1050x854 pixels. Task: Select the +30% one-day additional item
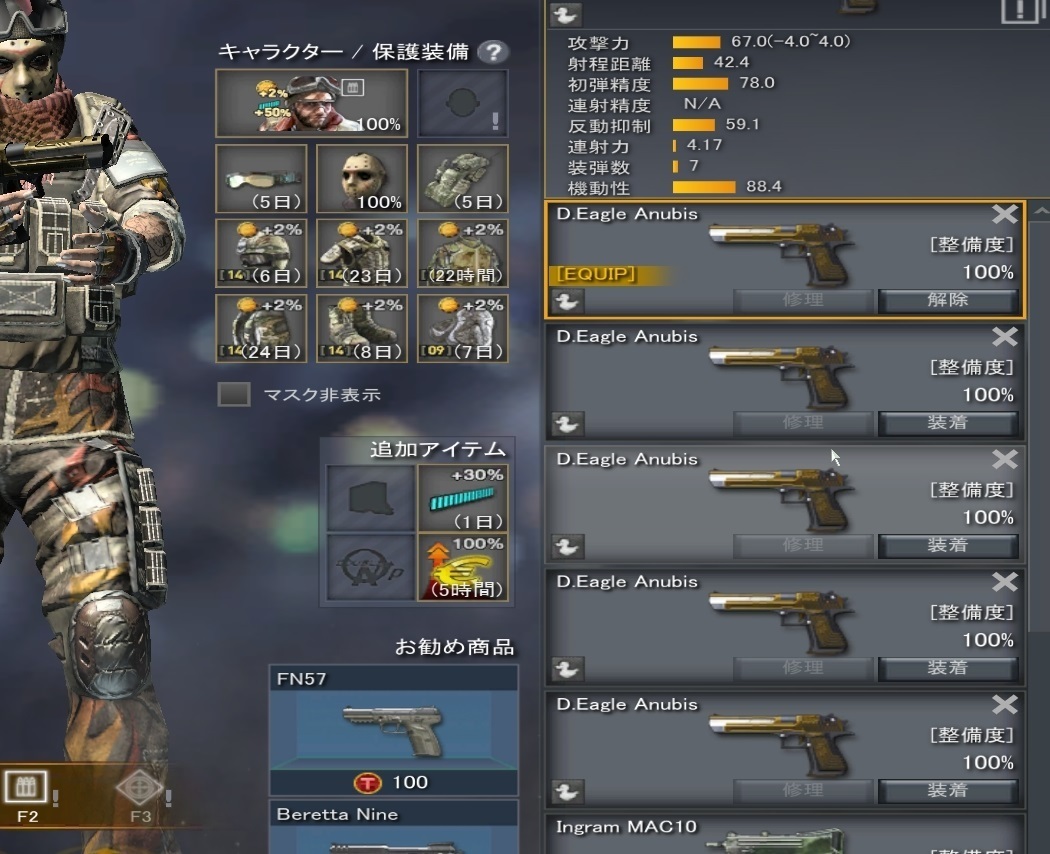pyautogui.click(x=462, y=498)
